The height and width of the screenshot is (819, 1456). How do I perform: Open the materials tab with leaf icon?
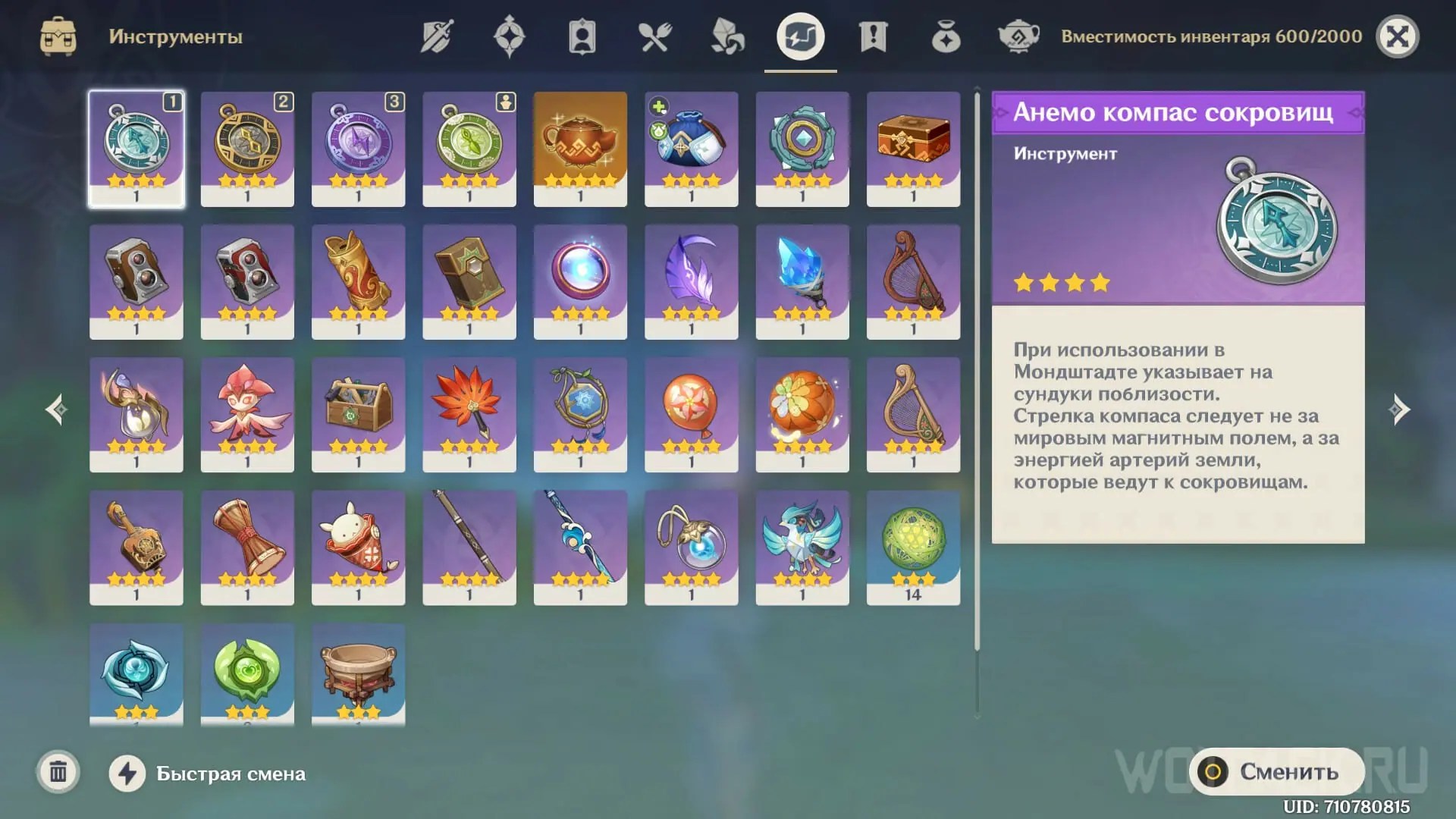point(726,36)
